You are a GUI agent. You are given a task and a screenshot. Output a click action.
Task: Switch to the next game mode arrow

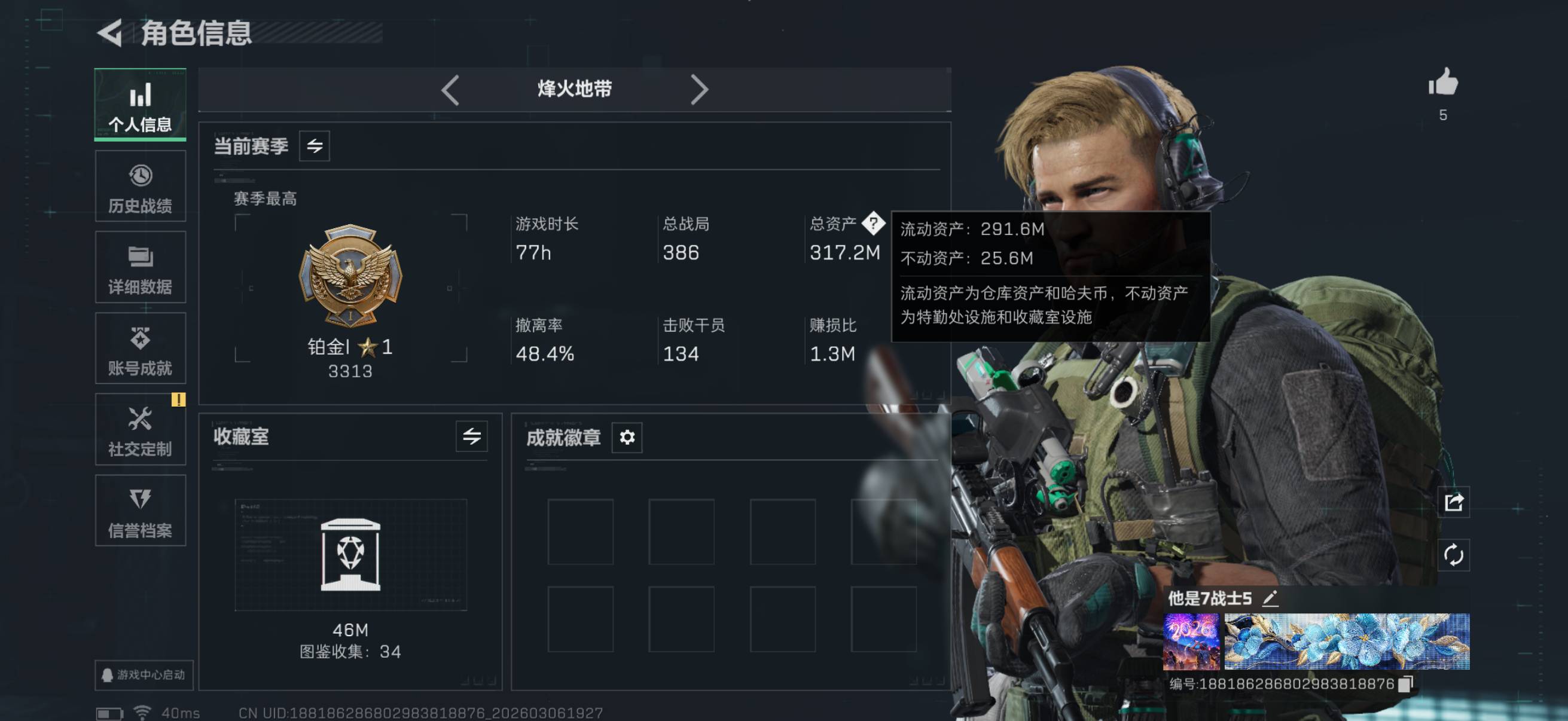698,90
